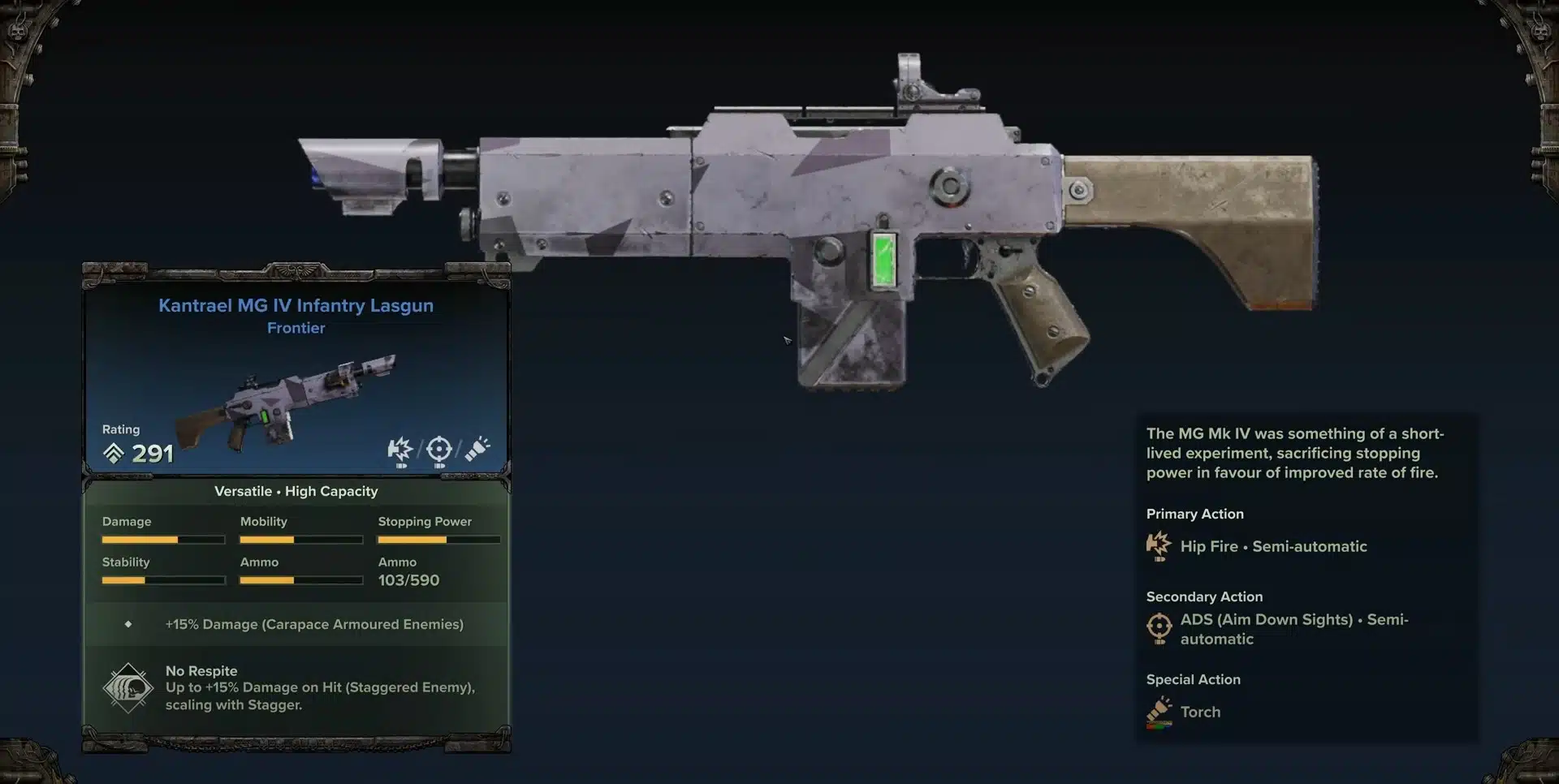
Task: Click the Torch icon under Special Action
Action: 1159,712
